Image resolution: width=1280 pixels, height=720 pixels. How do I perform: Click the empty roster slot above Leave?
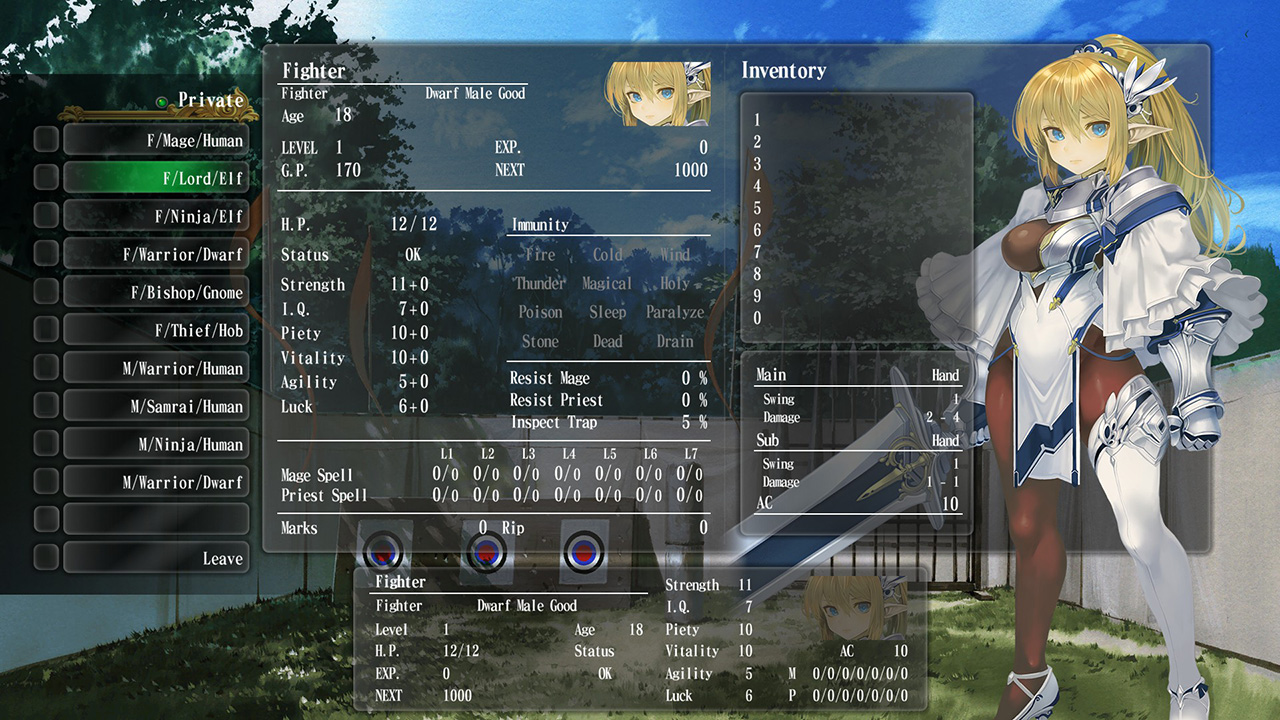[156, 519]
